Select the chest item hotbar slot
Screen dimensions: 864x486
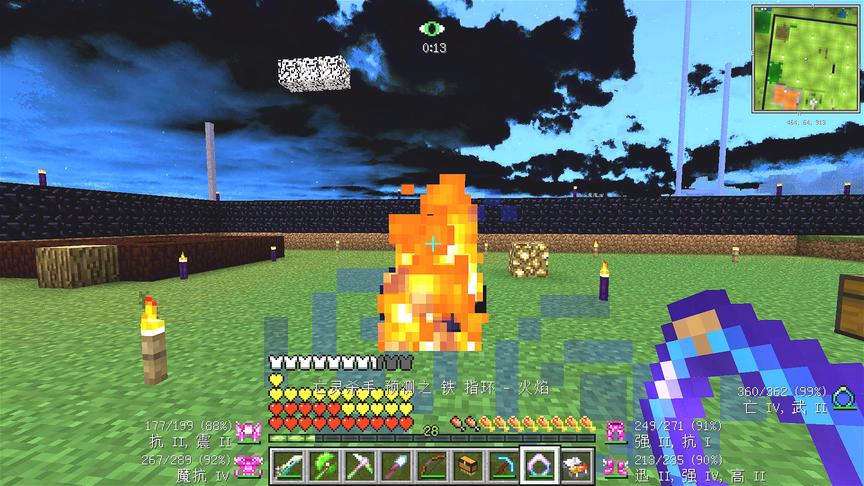pyautogui.click(x=467, y=464)
